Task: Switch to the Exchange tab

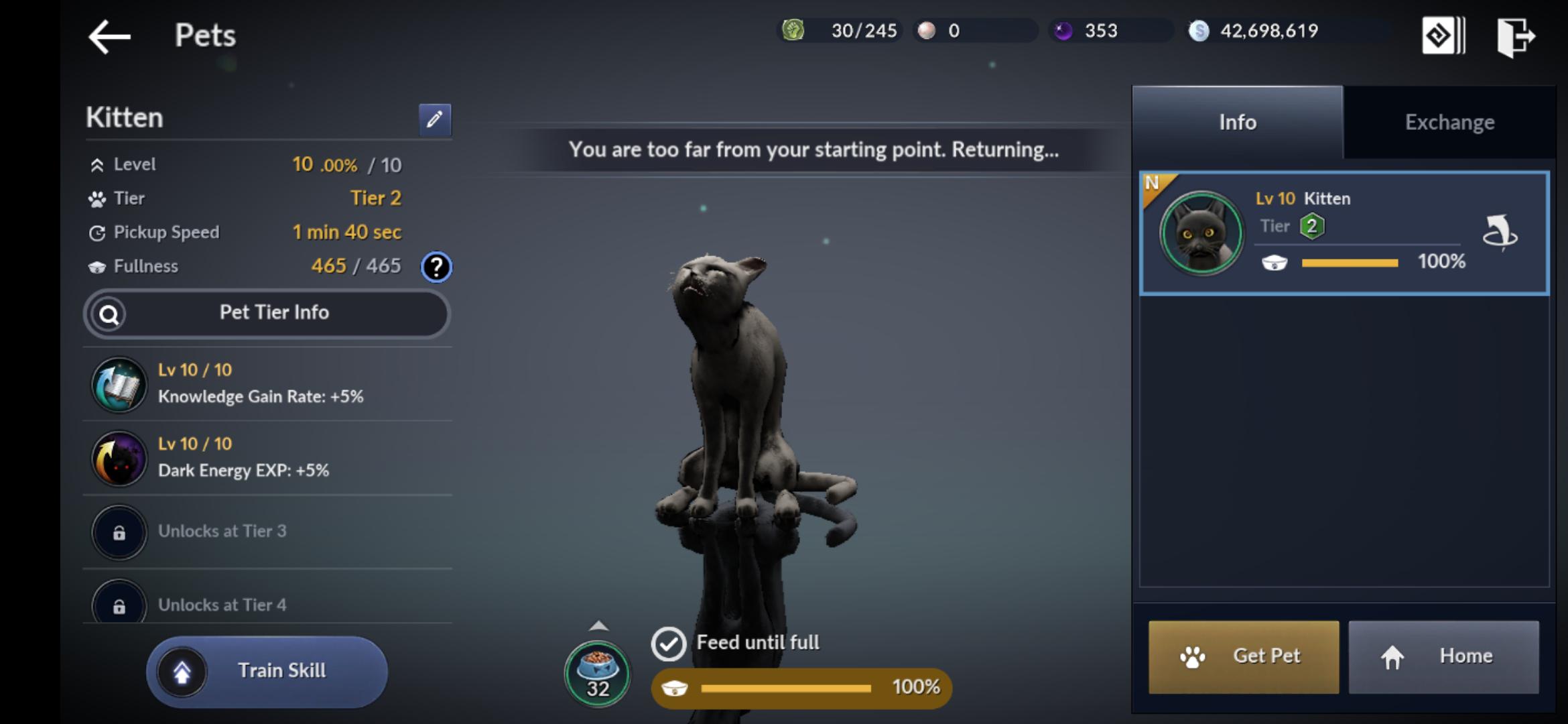Action: (x=1448, y=121)
